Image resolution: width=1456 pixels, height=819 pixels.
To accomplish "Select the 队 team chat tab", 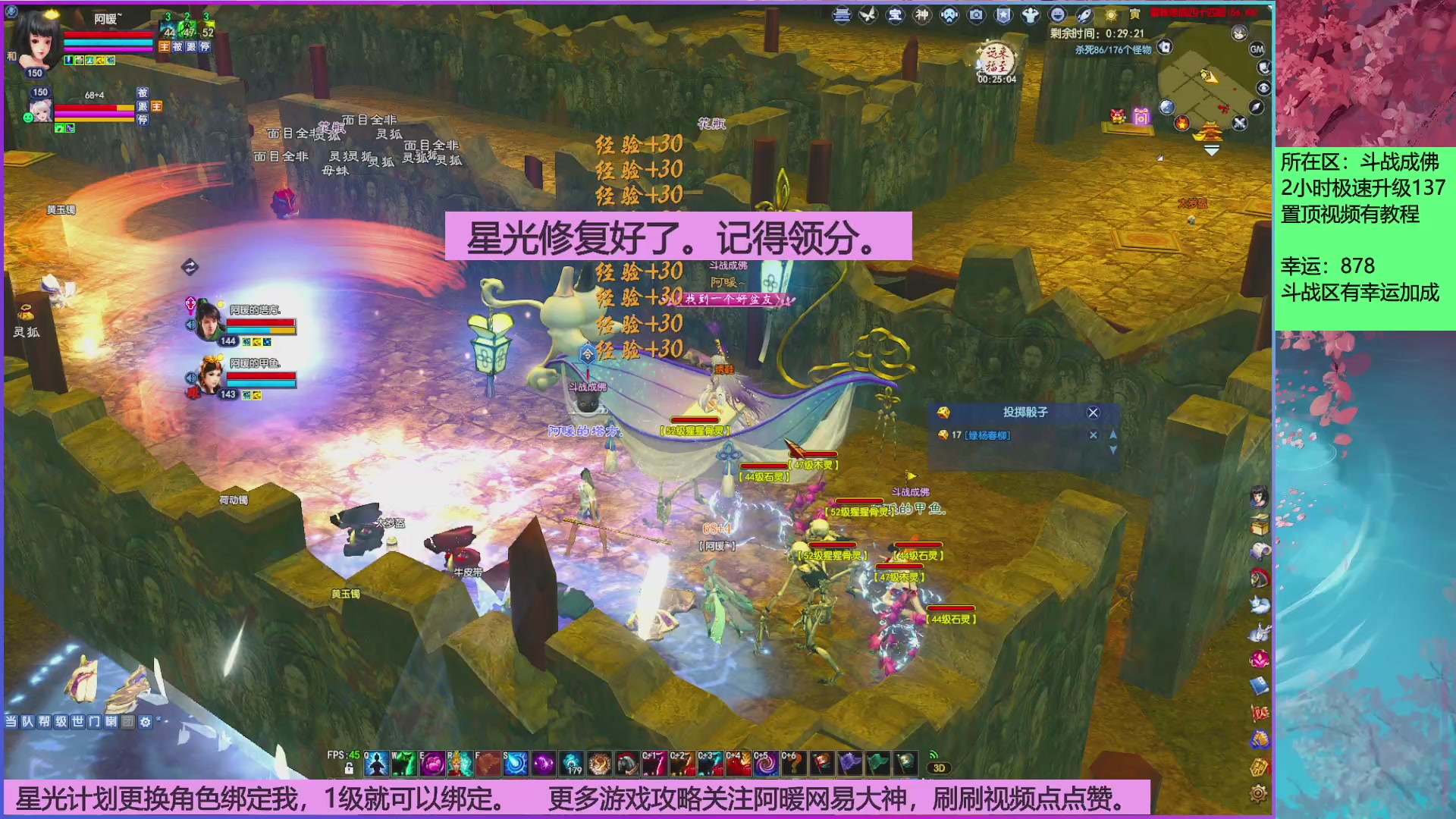I will 29,722.
